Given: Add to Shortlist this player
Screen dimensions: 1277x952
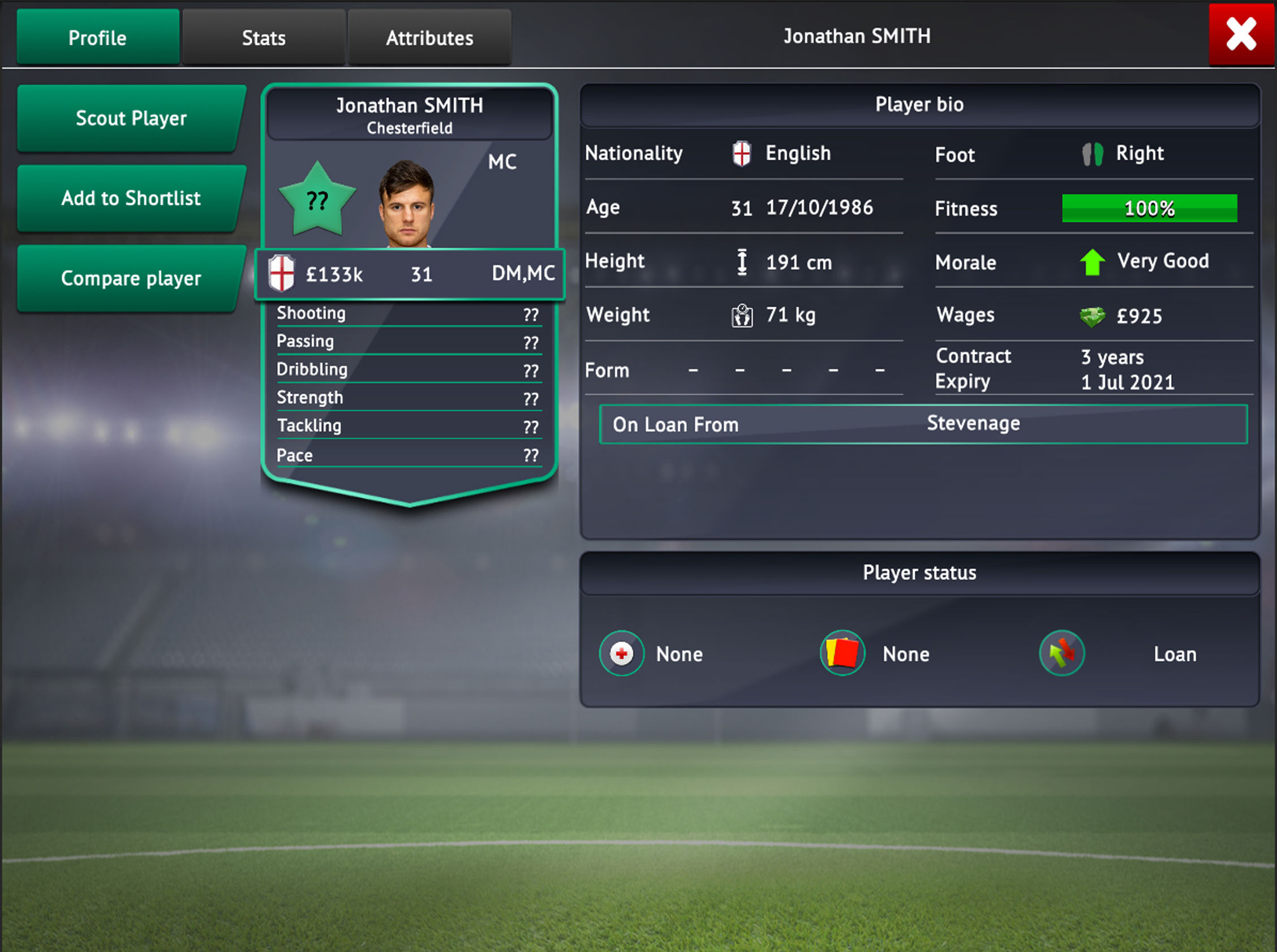Looking at the screenshot, I should click(131, 198).
